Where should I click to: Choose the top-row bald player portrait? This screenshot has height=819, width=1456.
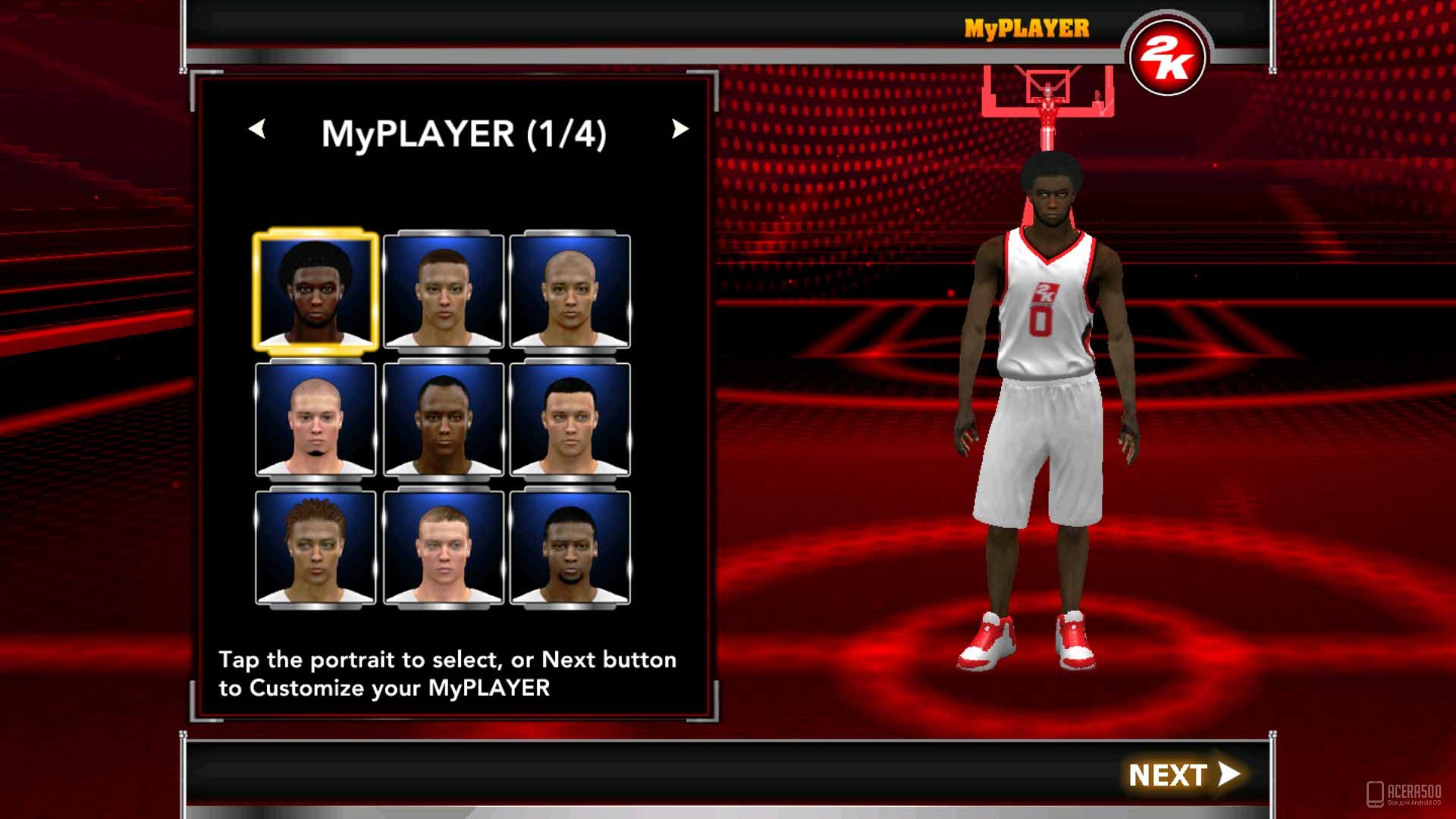tap(570, 291)
